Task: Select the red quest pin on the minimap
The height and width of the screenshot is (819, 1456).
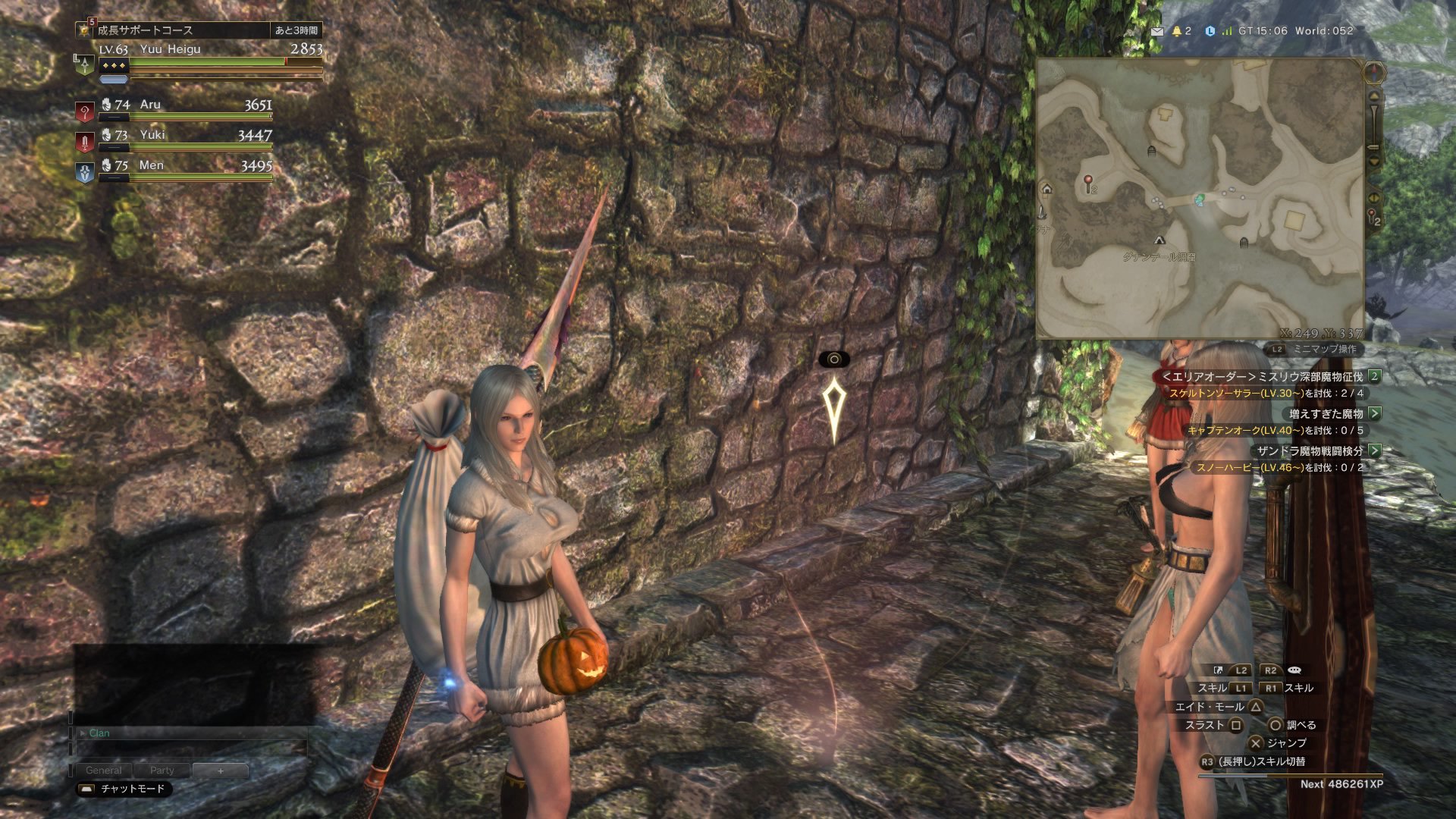Action: point(1088,183)
